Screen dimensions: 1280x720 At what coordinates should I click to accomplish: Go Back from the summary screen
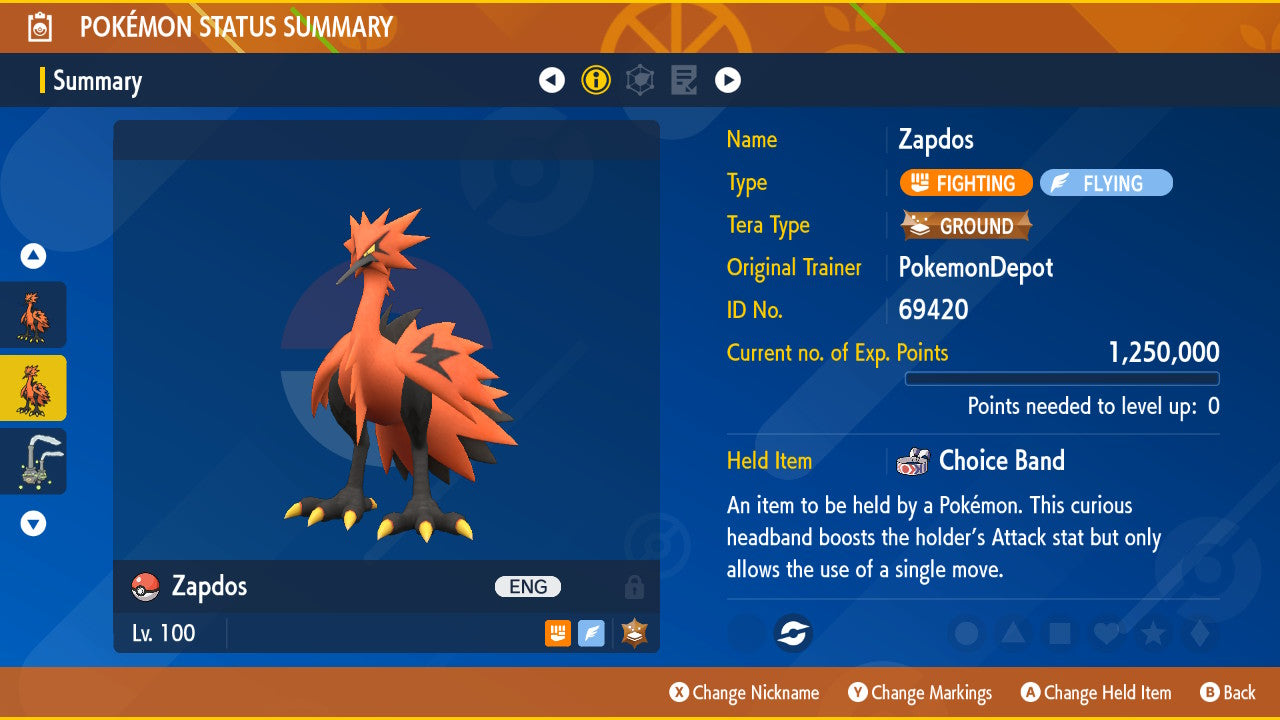[x=1227, y=693]
